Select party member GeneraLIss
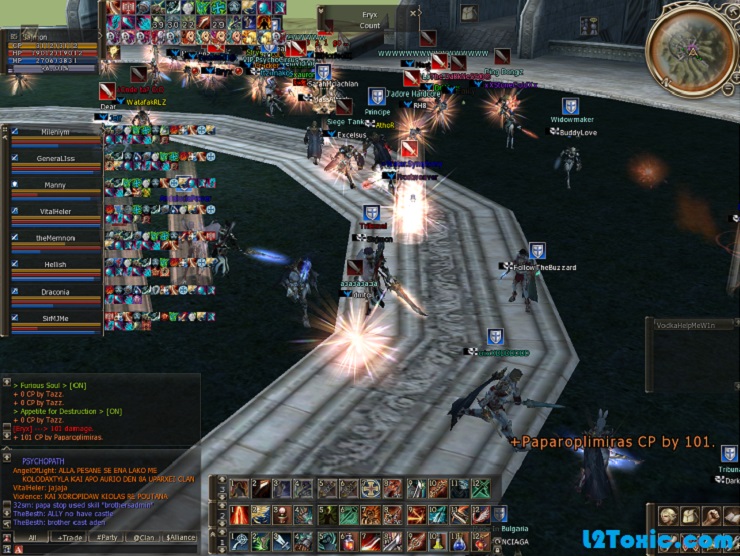Image resolution: width=740 pixels, height=556 pixels. tap(55, 158)
